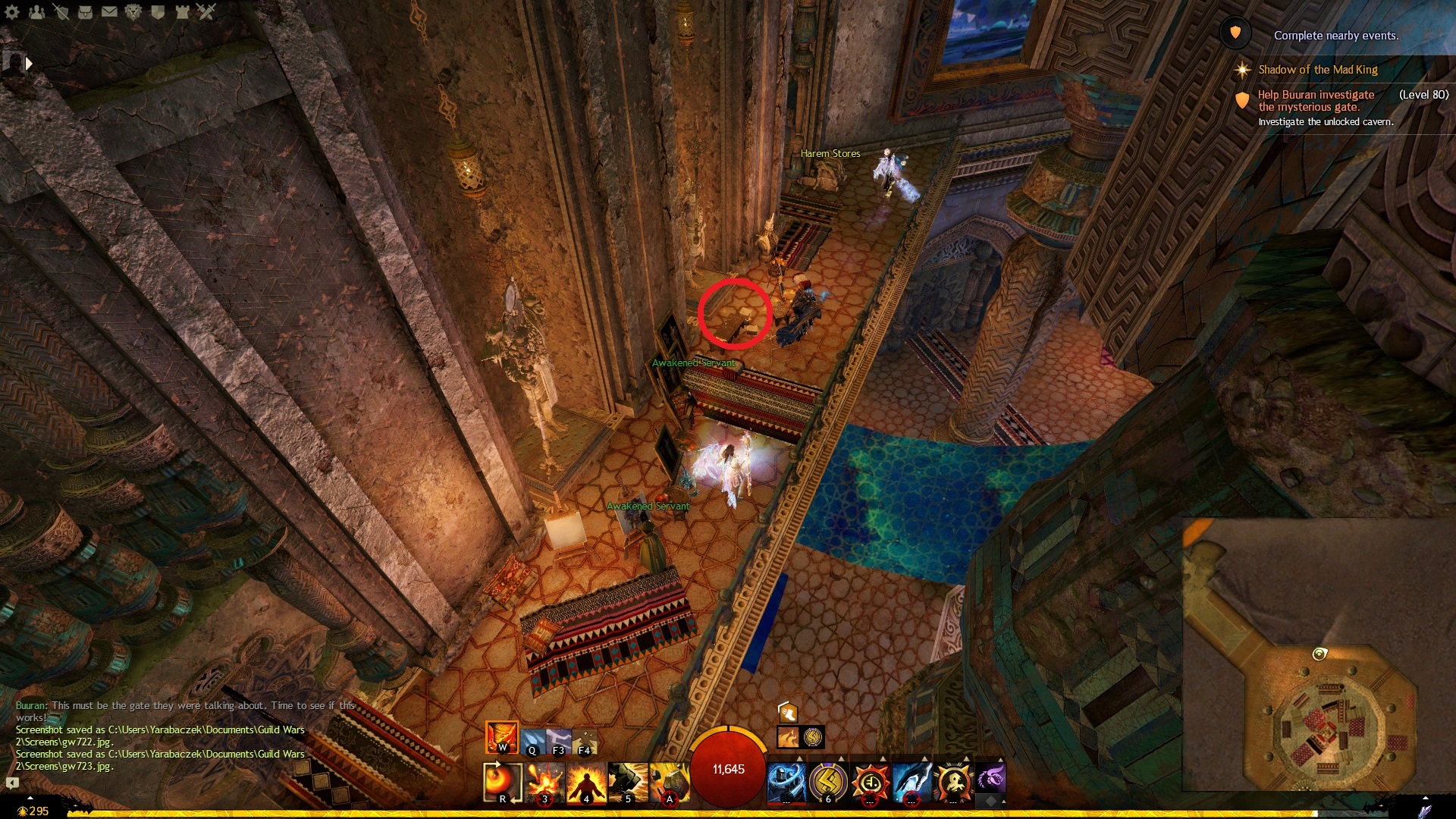Activate the burning figure skill
1456x819 pixels.
[x=586, y=782]
